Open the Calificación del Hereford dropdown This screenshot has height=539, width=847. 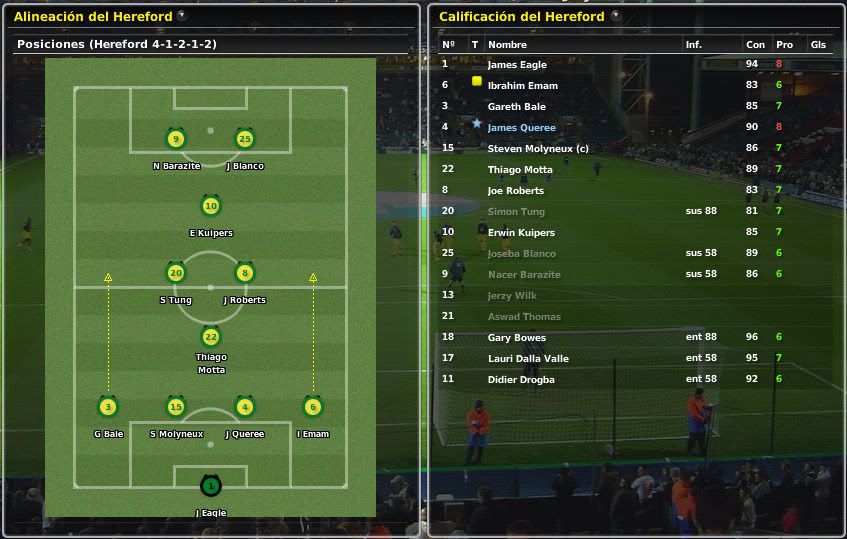coord(615,16)
